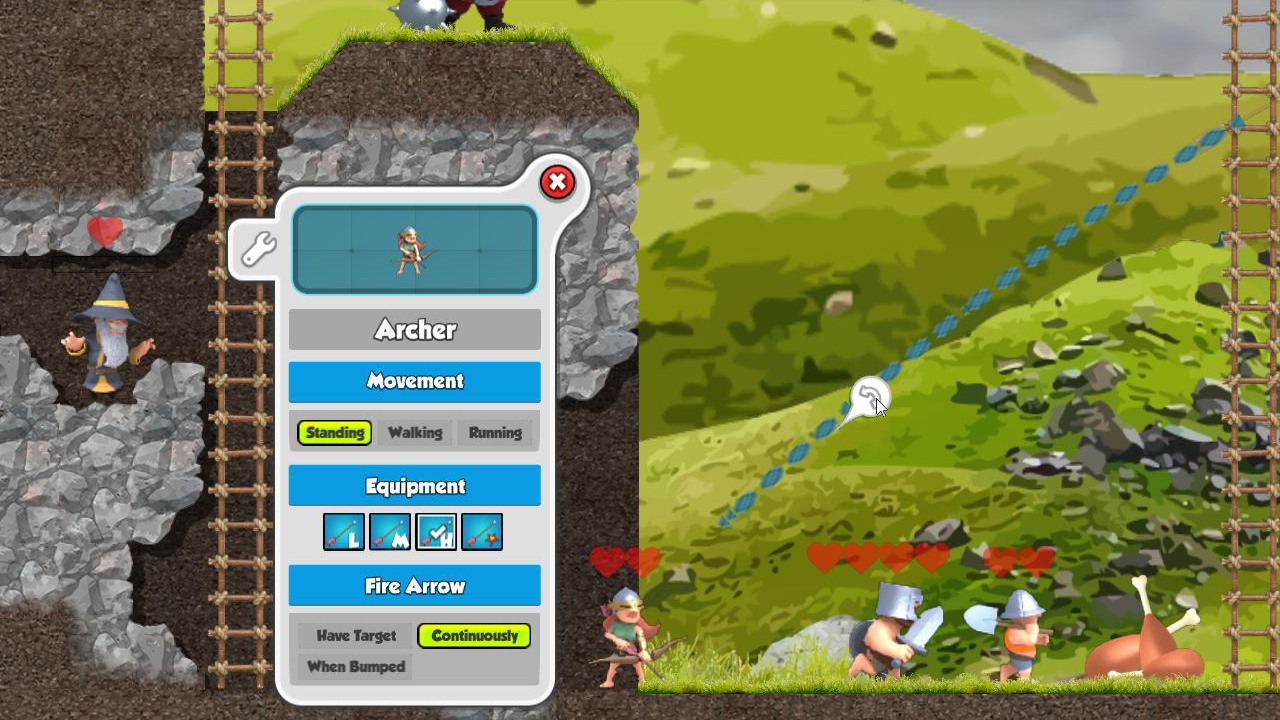Image resolution: width=1280 pixels, height=720 pixels.
Task: Select the medium arrow (M) equipment icon
Action: tap(390, 531)
